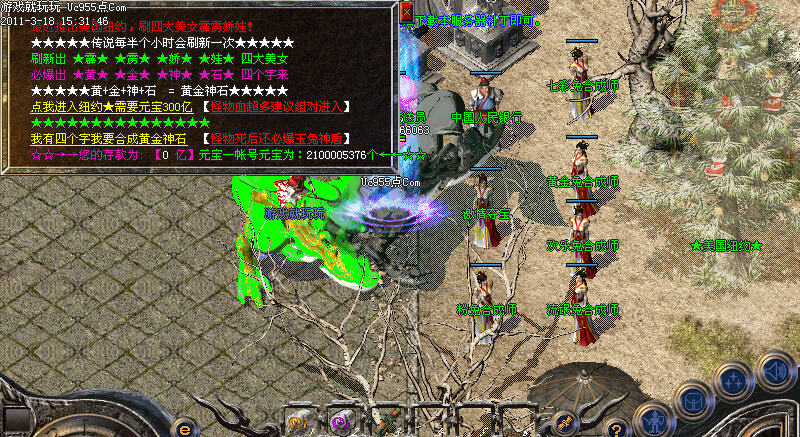Close the NPC dialogue window
This screenshot has width=800, height=437.
point(407,11)
